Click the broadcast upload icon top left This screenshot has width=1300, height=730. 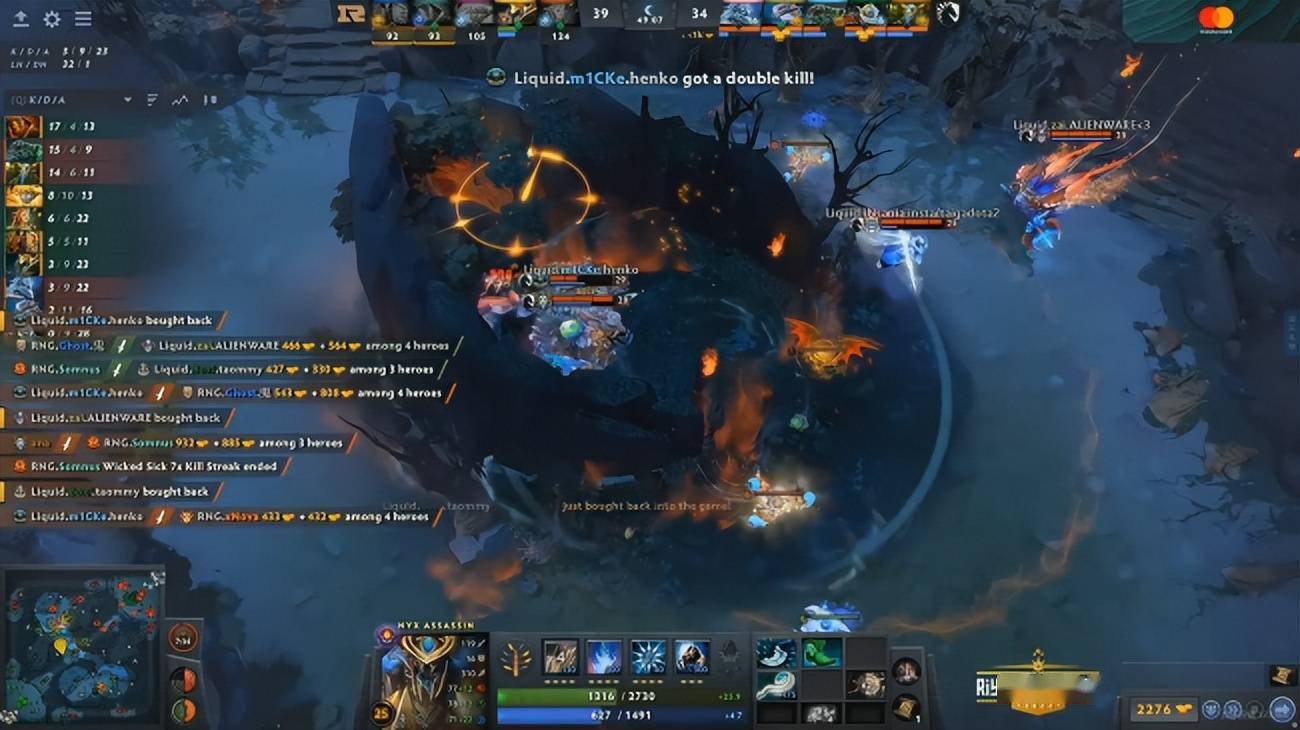(x=21, y=18)
